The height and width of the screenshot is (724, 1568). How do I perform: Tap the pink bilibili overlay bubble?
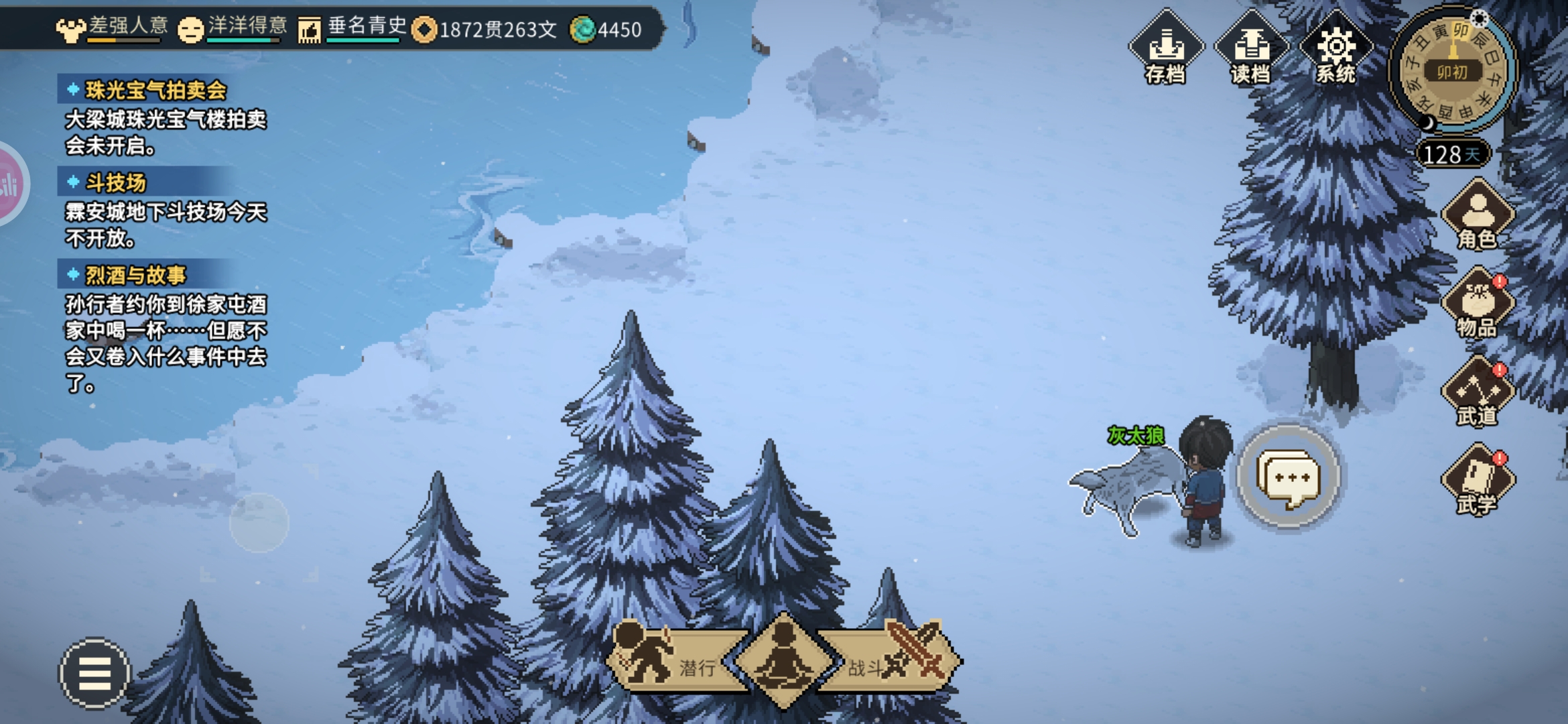click(9, 184)
